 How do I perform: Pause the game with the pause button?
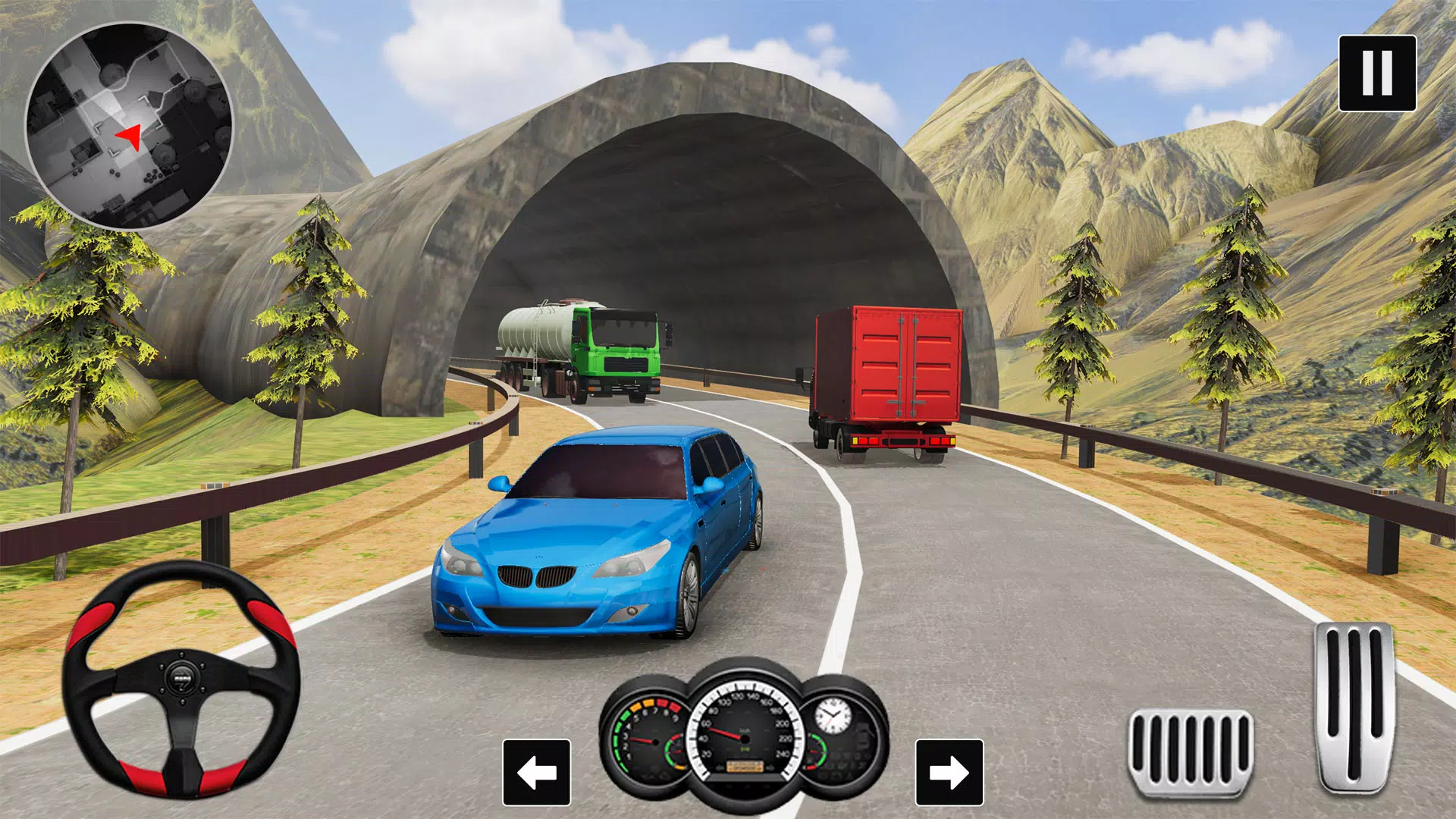pyautogui.click(x=1377, y=74)
